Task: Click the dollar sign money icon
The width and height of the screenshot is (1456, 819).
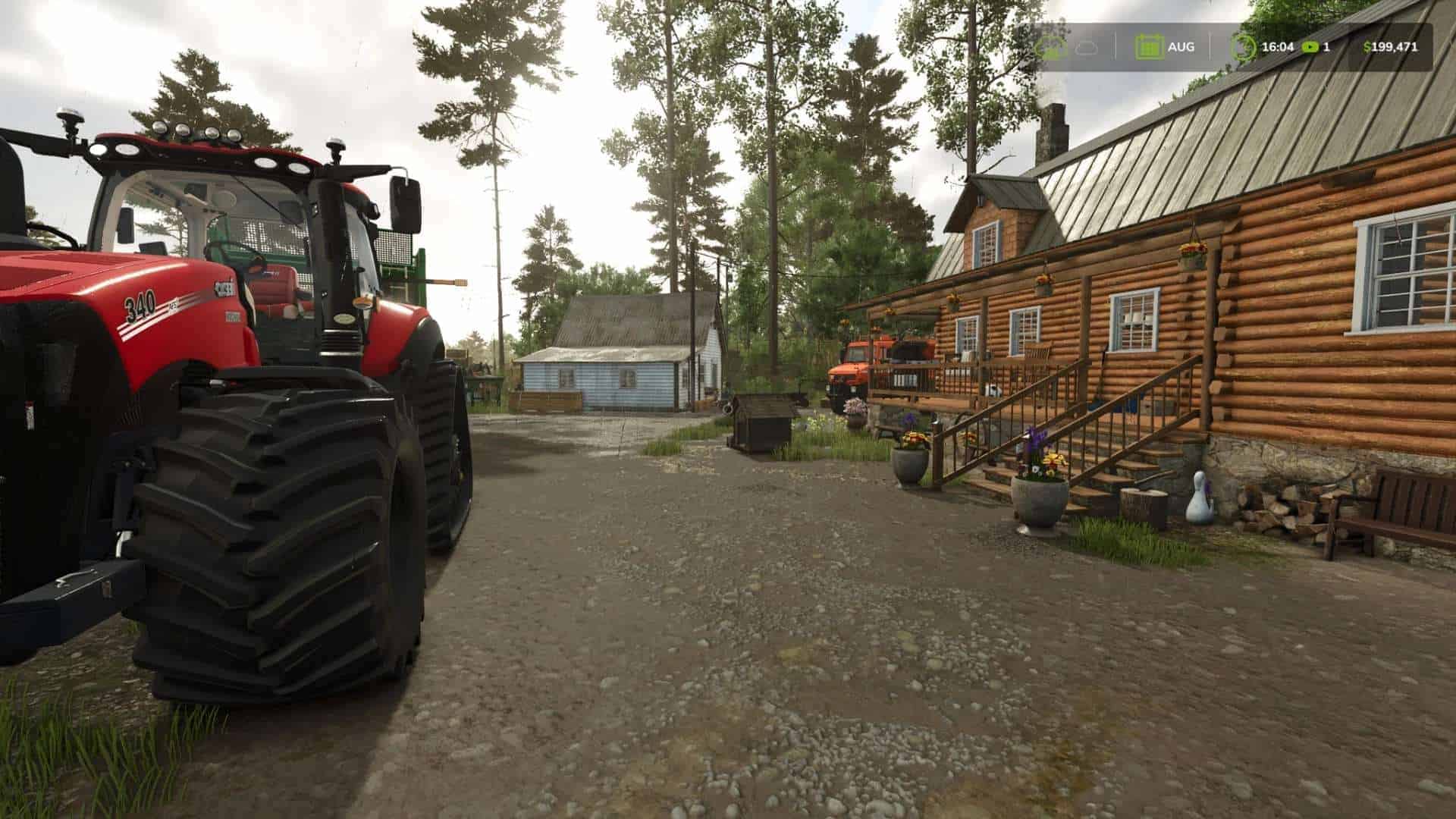Action: [x=1367, y=45]
